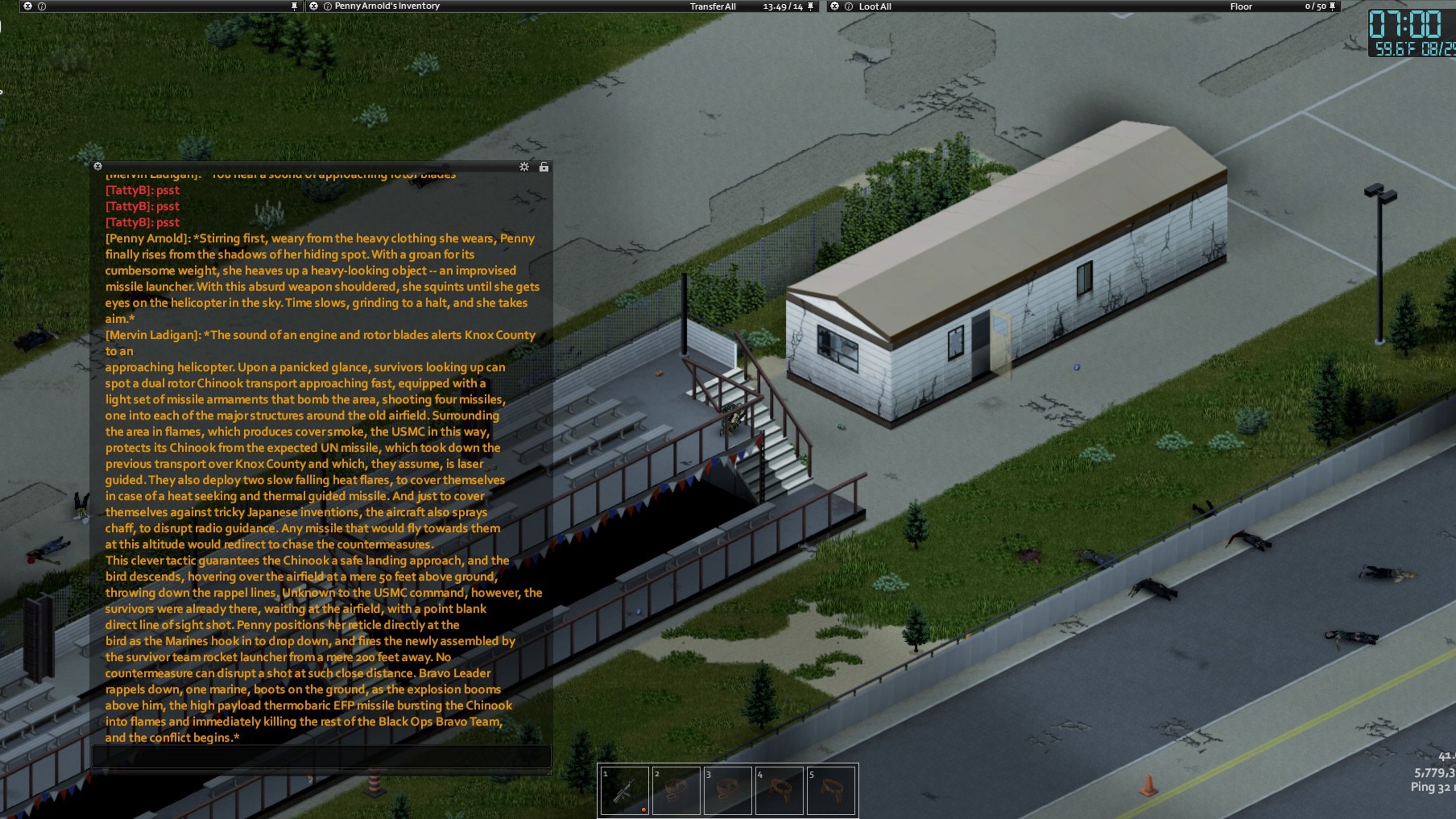Focus the chat text entry box
This screenshot has height=819, width=1456.
point(321,755)
